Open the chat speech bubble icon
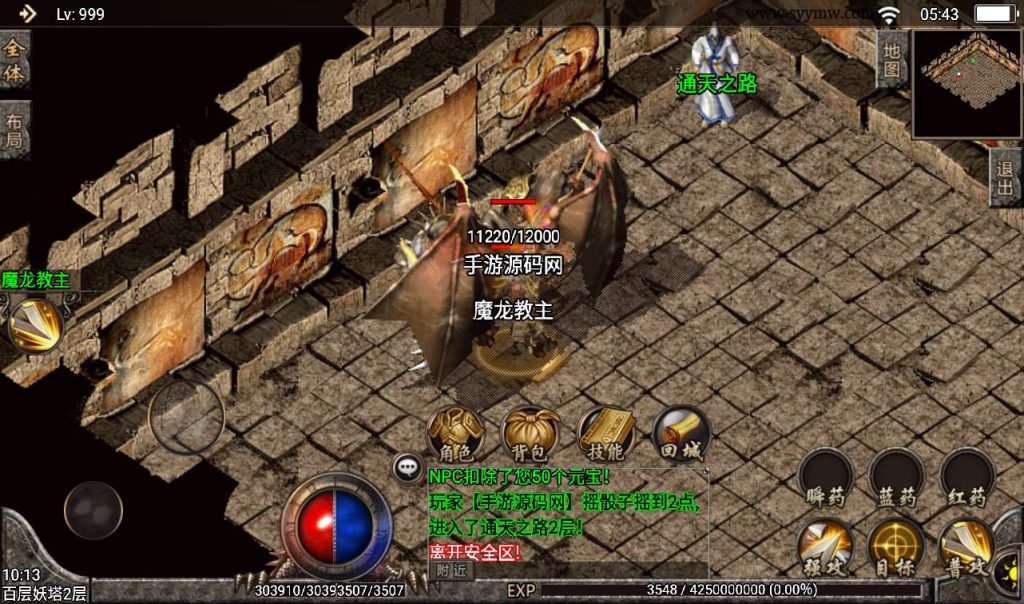 click(x=407, y=466)
